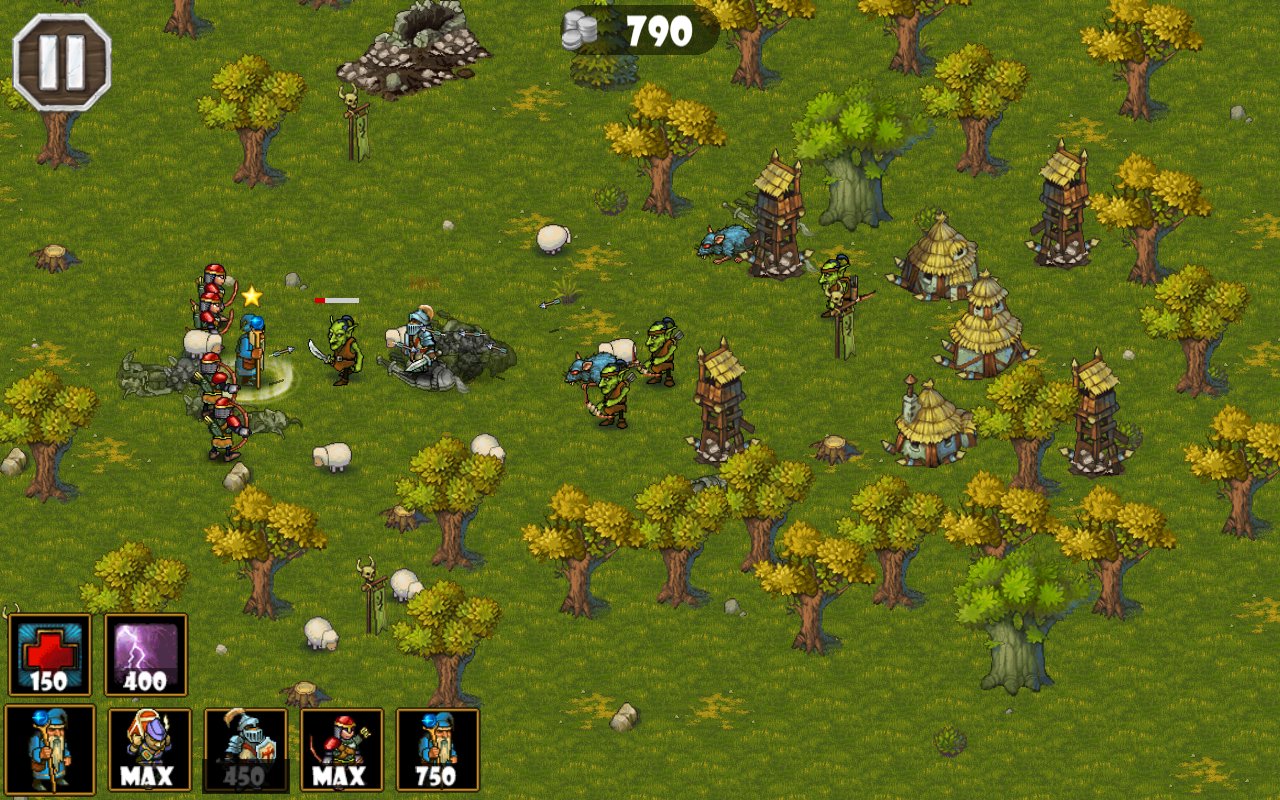The height and width of the screenshot is (800, 1280).
Task: Select the large wizard portrait without a cost
Action: [x=50, y=749]
